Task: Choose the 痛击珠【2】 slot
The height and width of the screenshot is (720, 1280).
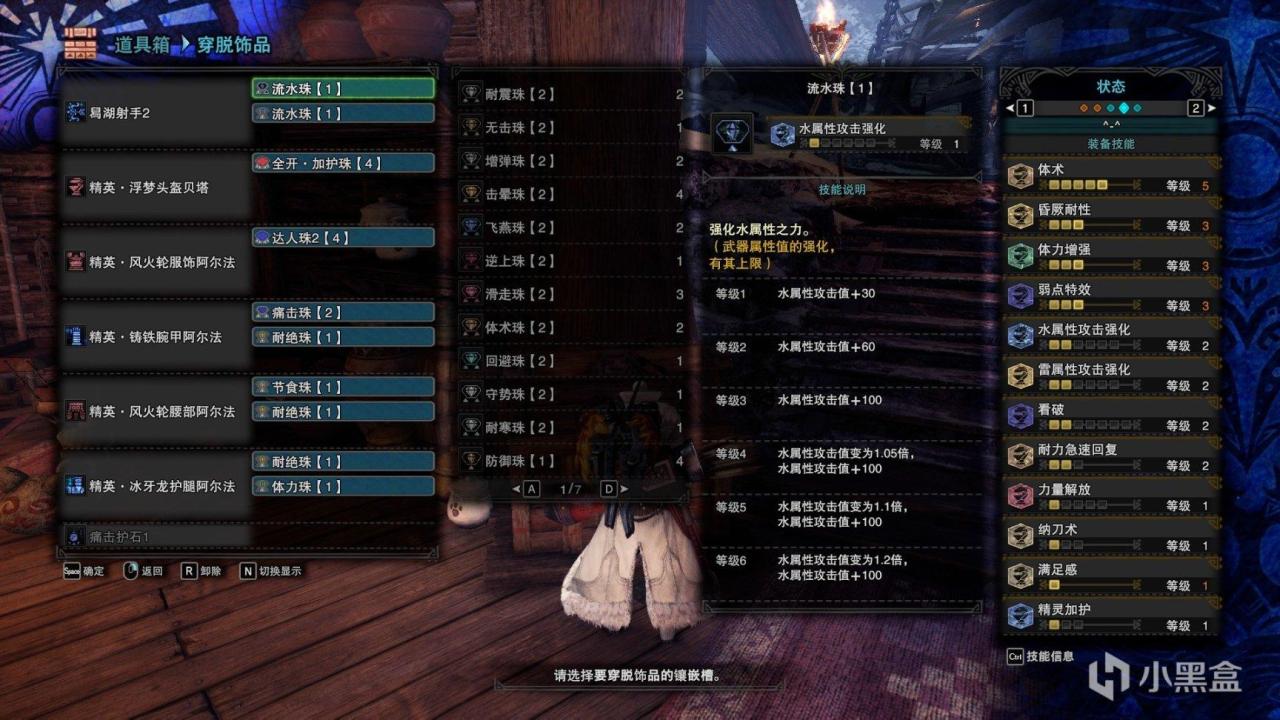Action: point(343,312)
